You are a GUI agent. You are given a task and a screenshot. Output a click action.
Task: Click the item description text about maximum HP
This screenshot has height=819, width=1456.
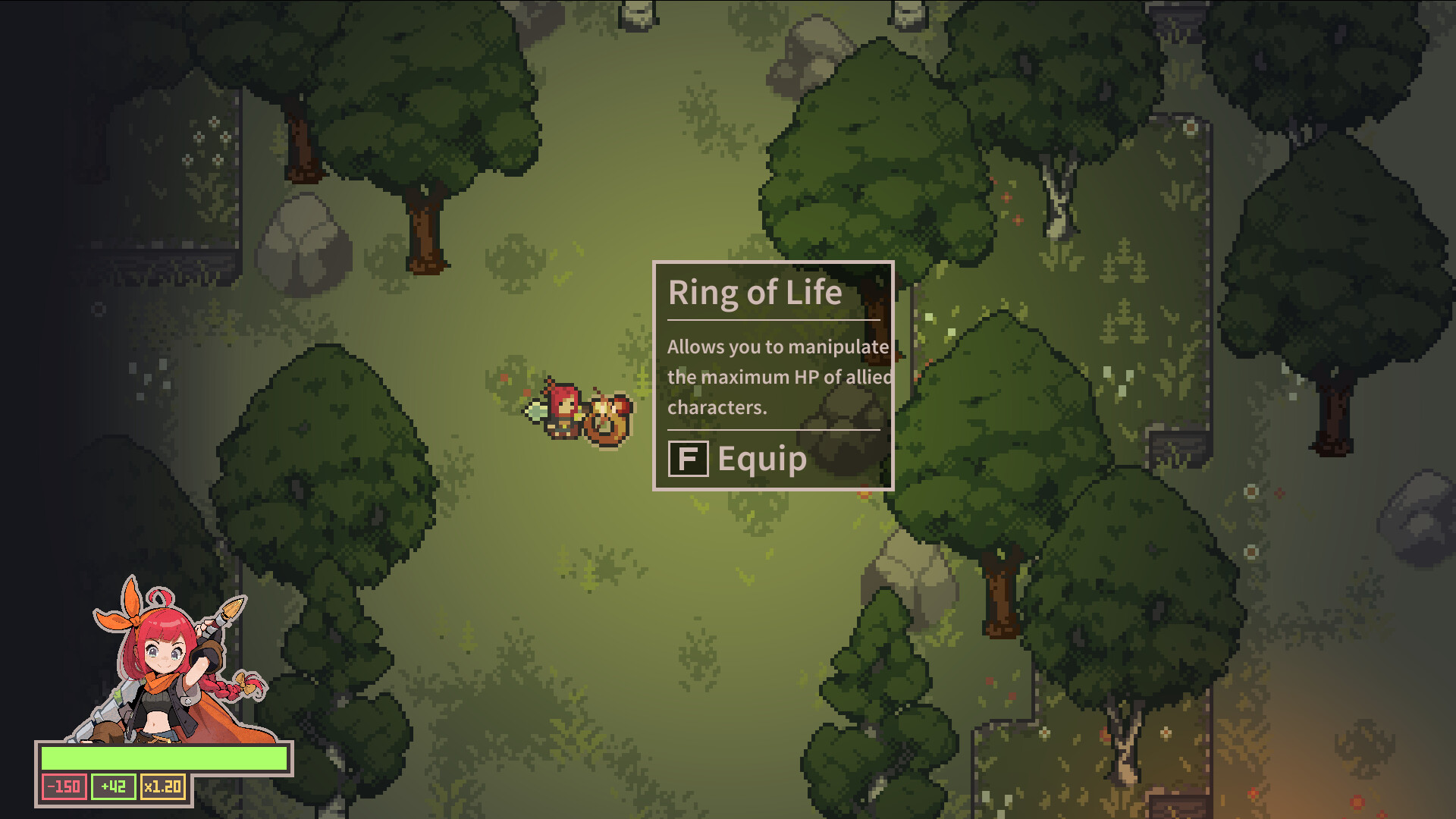click(773, 377)
